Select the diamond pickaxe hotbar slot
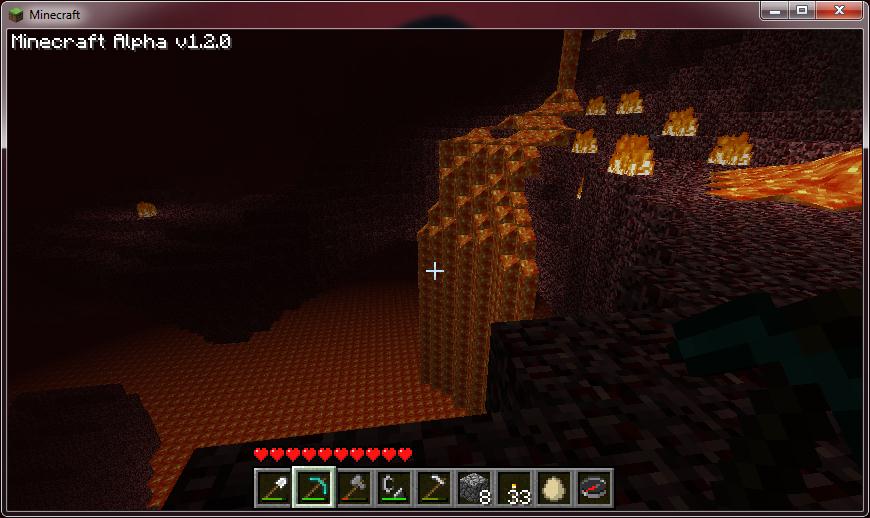 tap(314, 488)
